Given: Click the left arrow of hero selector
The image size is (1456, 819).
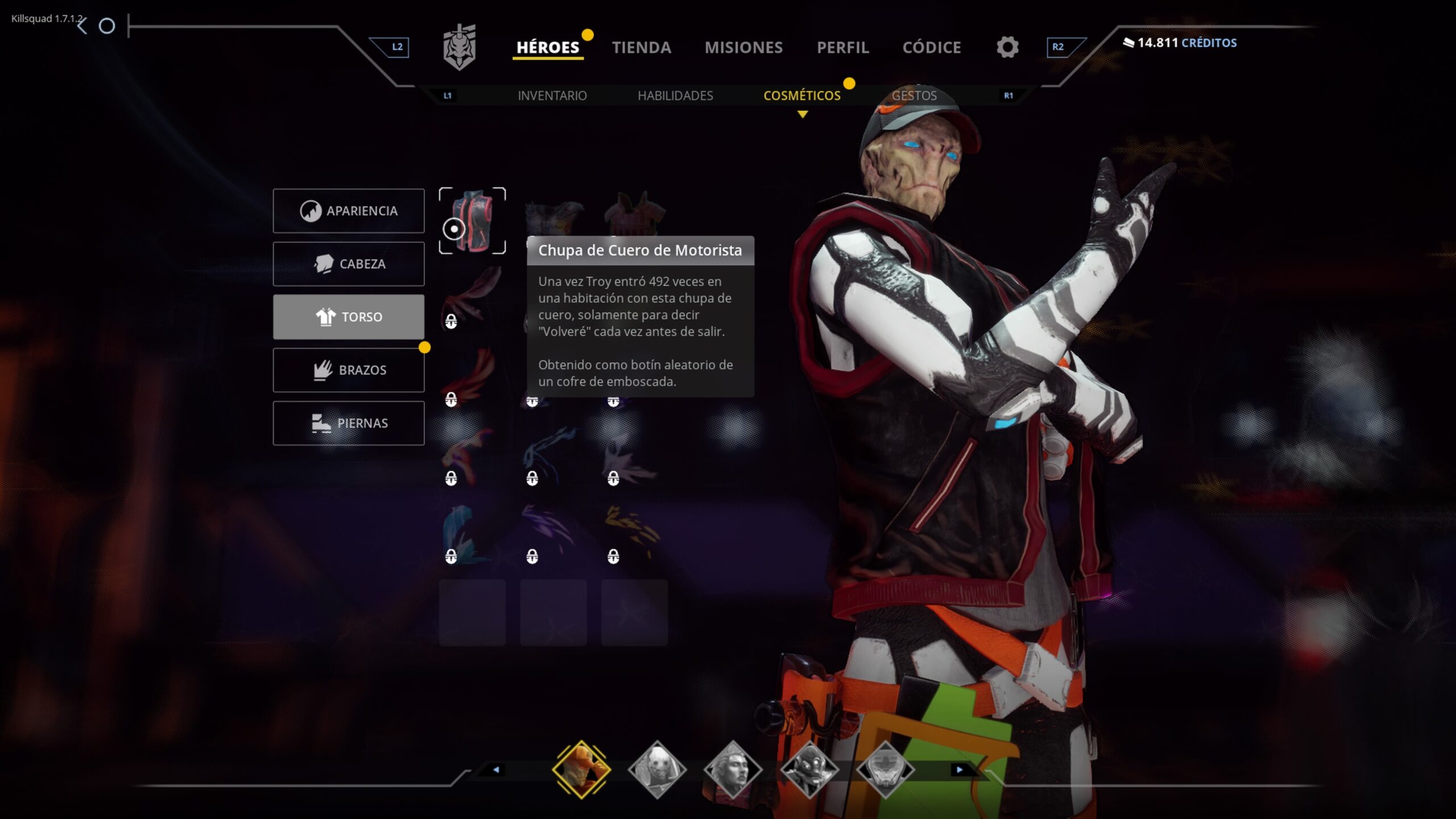Looking at the screenshot, I should tap(496, 770).
